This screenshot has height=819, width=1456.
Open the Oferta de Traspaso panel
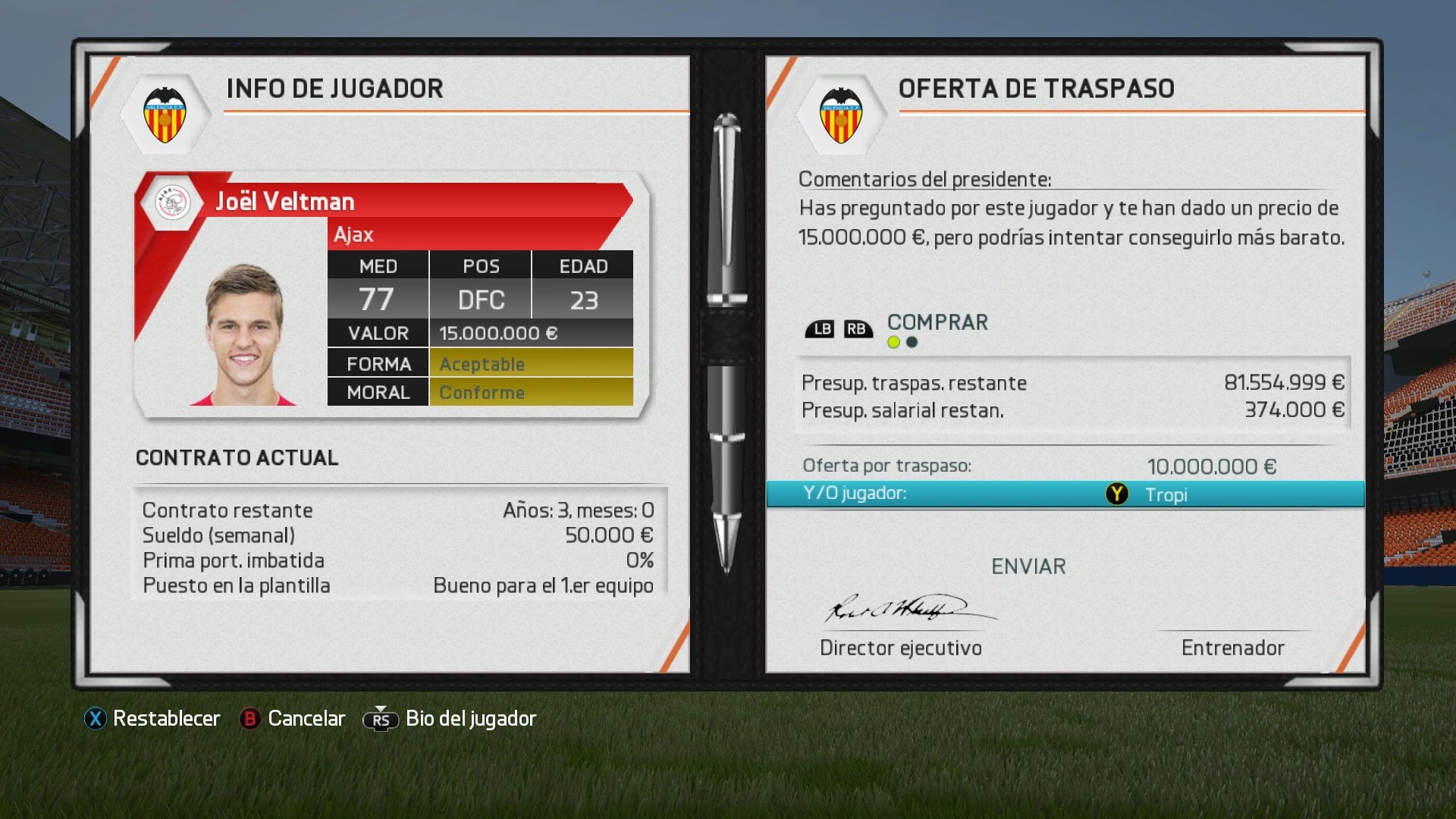[1037, 88]
